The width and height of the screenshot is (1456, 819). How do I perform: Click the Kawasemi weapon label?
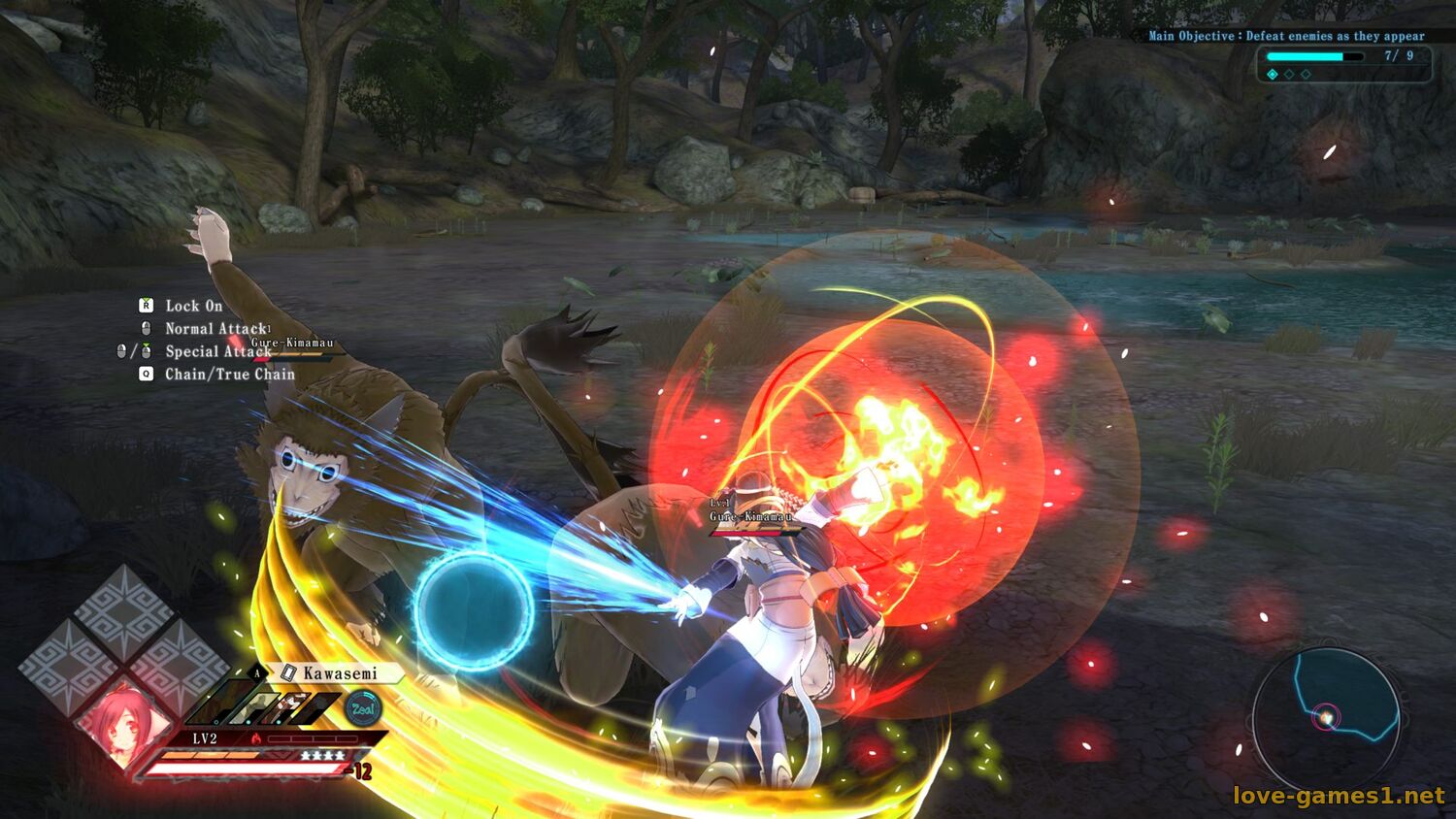click(x=339, y=673)
